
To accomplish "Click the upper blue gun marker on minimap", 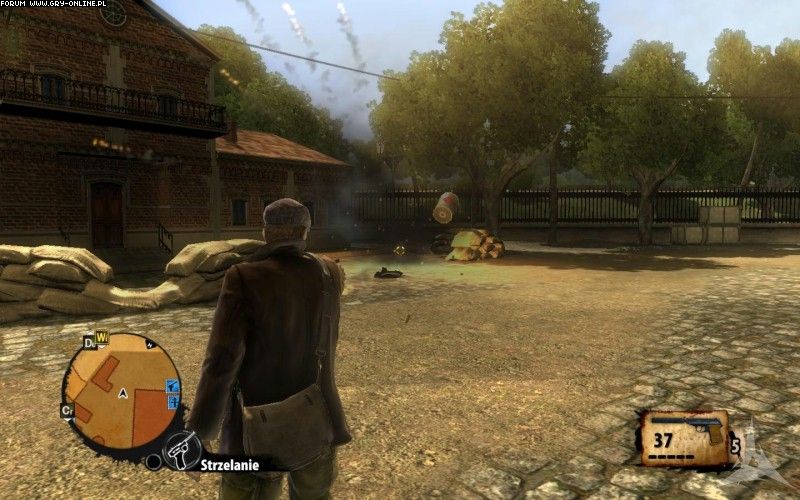I will pyautogui.click(x=172, y=386).
